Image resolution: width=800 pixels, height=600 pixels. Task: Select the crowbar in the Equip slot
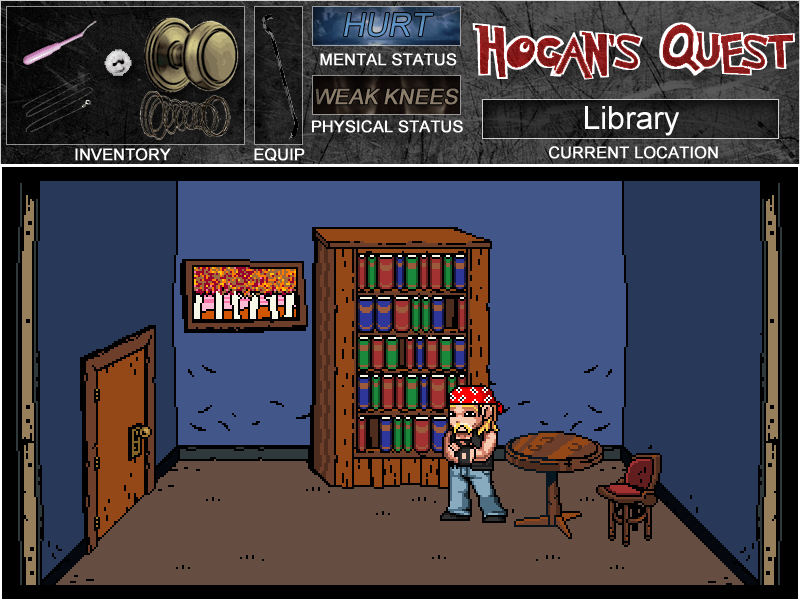pyautogui.click(x=277, y=75)
